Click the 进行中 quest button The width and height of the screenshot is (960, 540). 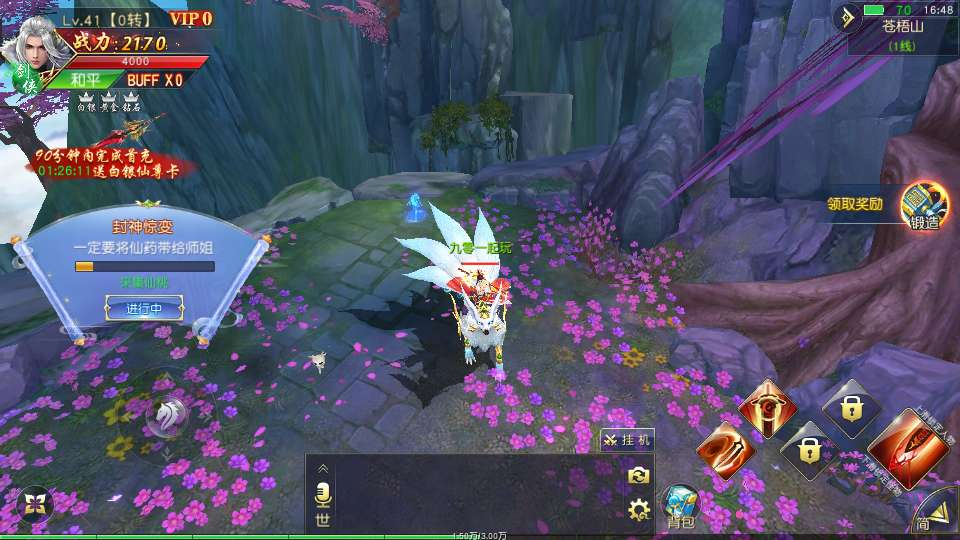144,309
